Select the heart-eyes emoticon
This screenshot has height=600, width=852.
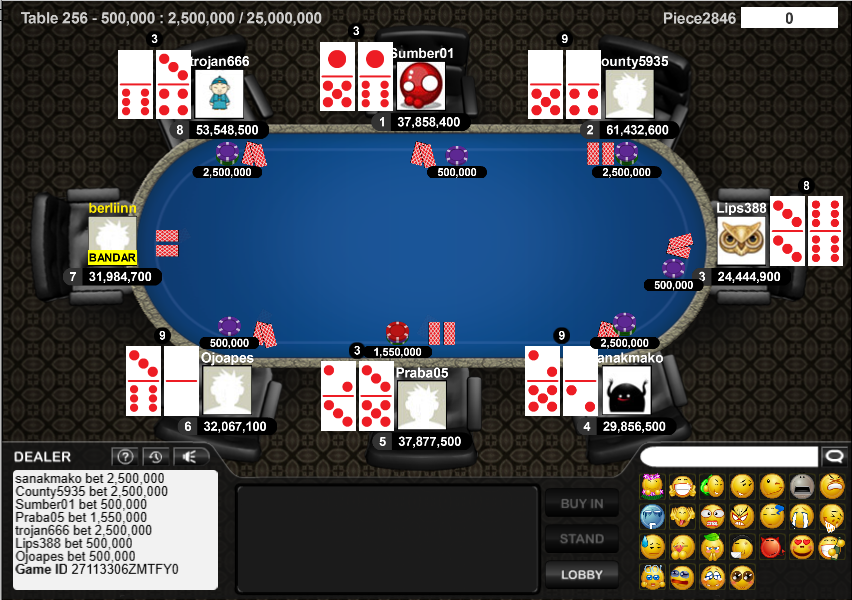point(801,547)
